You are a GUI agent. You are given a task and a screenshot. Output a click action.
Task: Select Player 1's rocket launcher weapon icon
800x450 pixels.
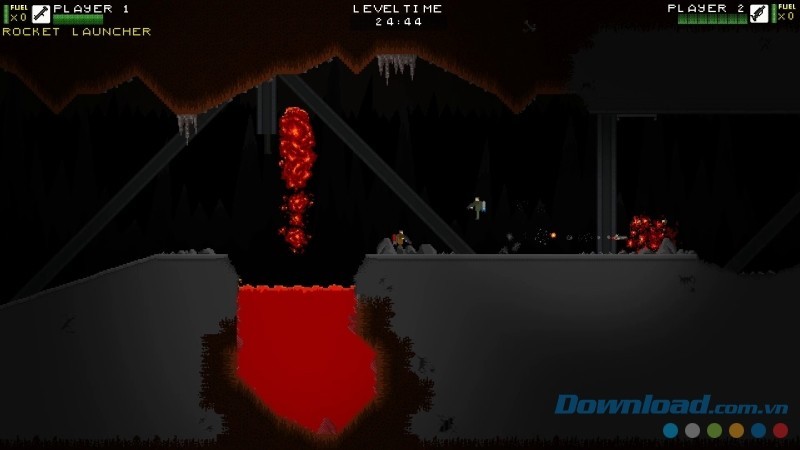[41, 14]
